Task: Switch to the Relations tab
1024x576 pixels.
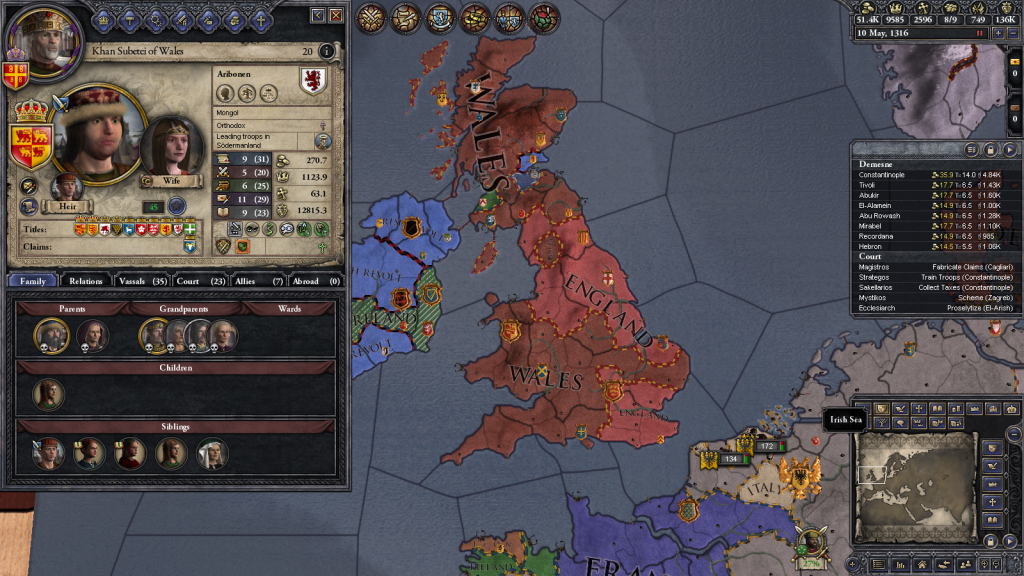Action: [x=86, y=281]
